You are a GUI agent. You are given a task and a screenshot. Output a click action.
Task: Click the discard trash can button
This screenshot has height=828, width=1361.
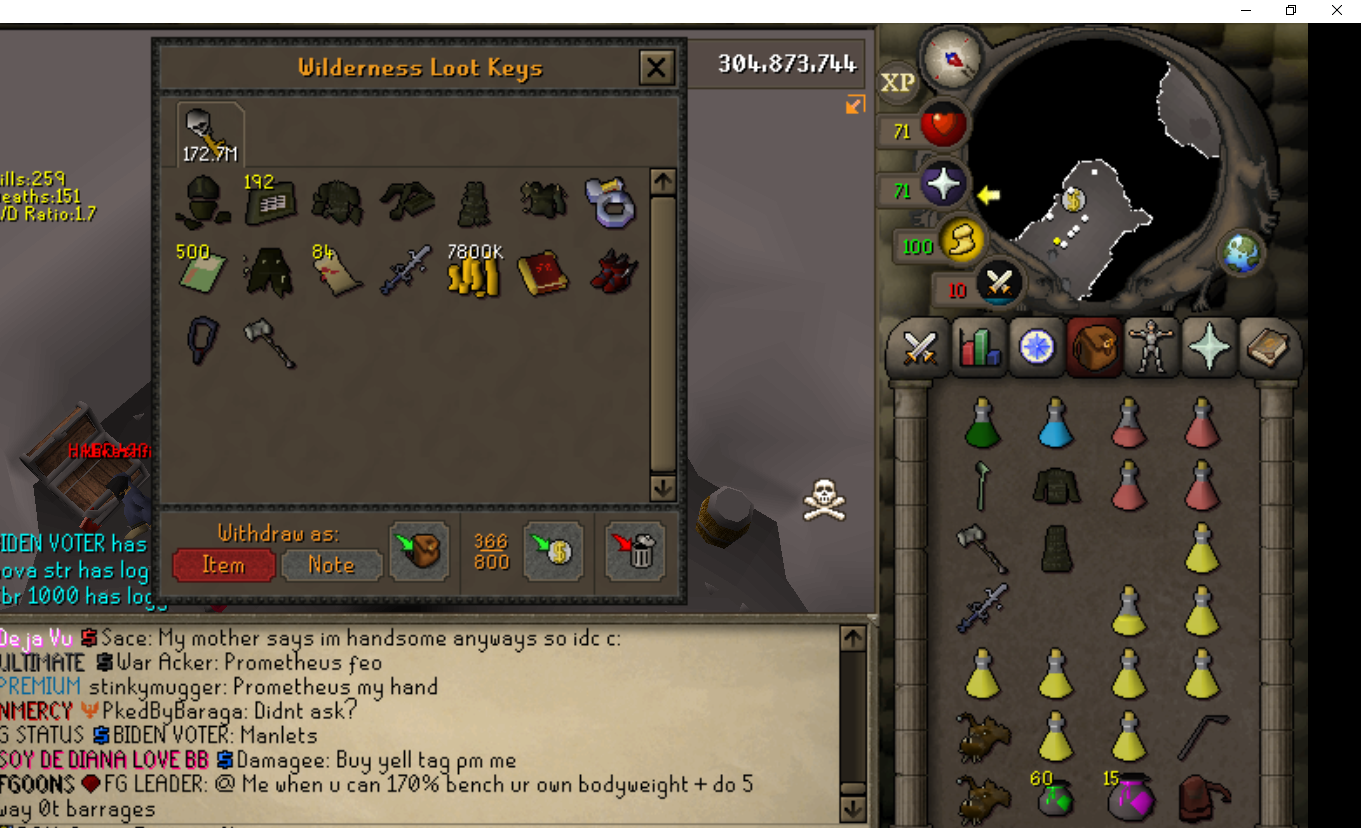[x=634, y=552]
